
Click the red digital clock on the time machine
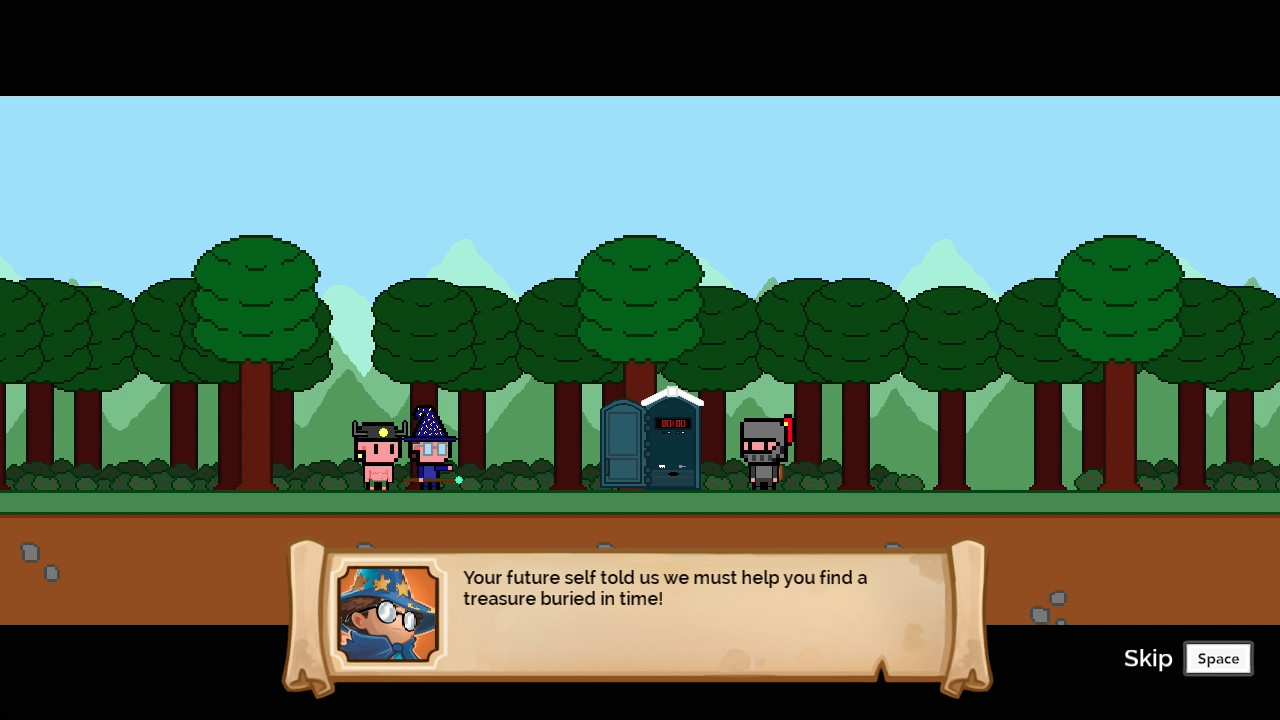coord(674,423)
